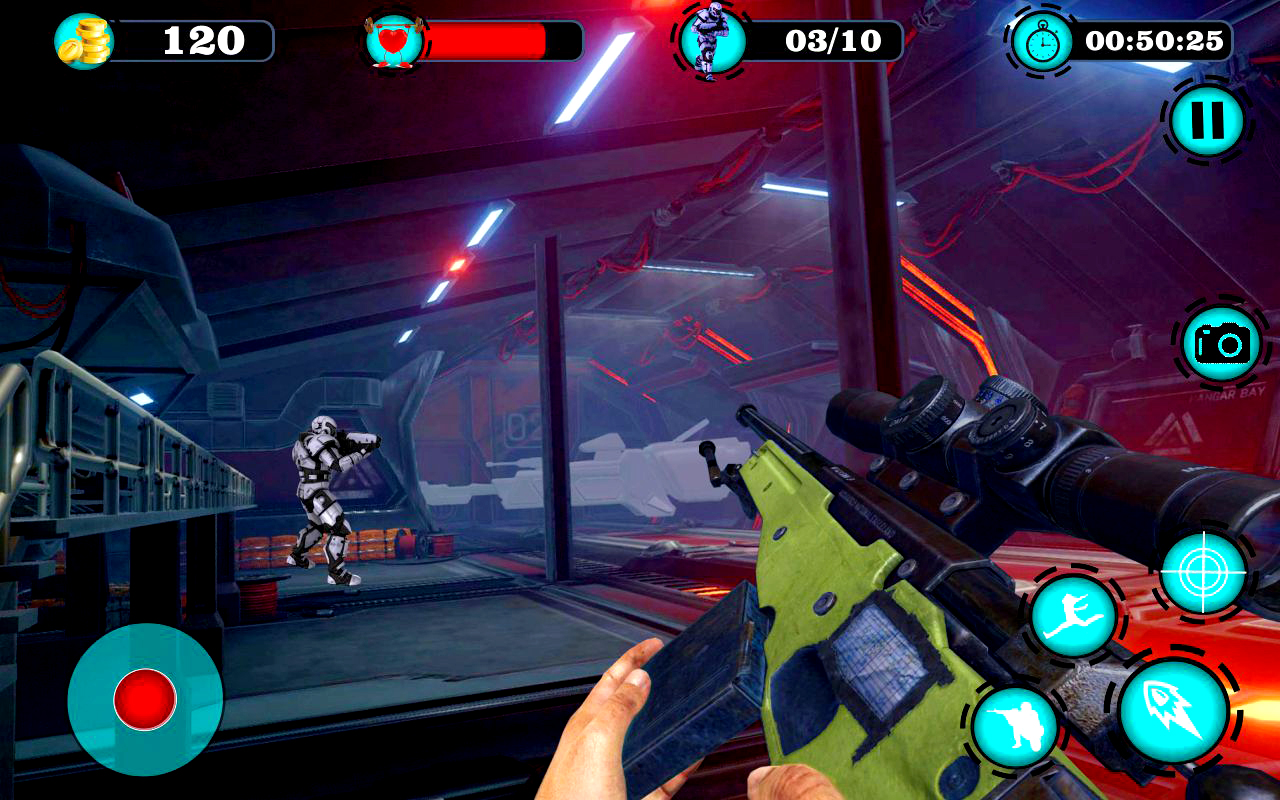Fire weapon with the bullet button
The image size is (1280, 800).
1173,710
